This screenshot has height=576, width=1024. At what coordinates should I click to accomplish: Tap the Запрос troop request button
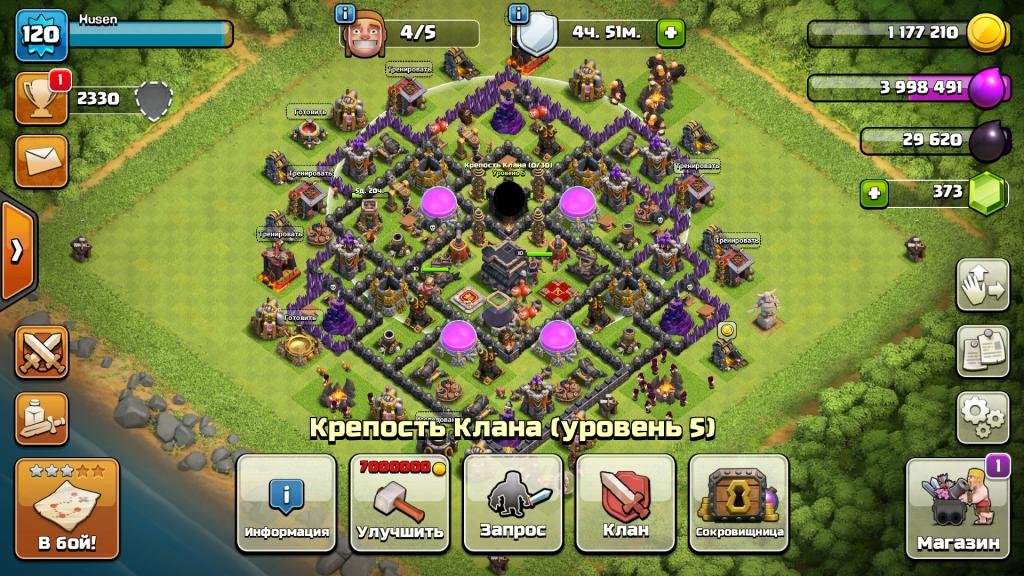coord(512,502)
